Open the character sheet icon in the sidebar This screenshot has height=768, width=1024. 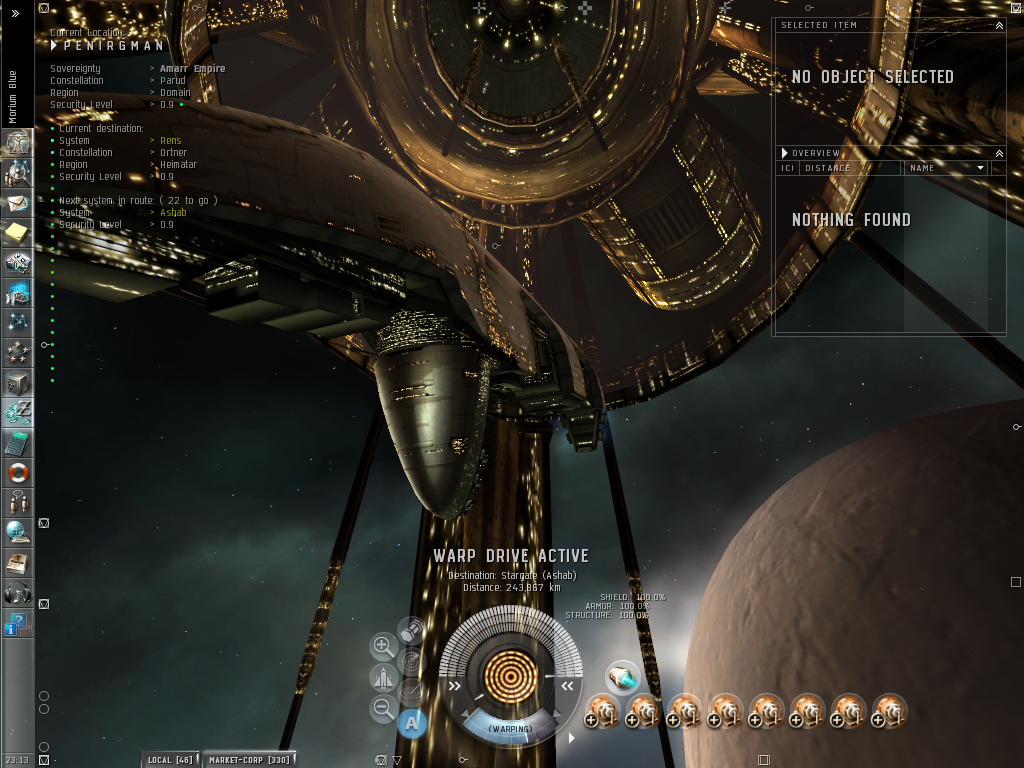[17, 144]
